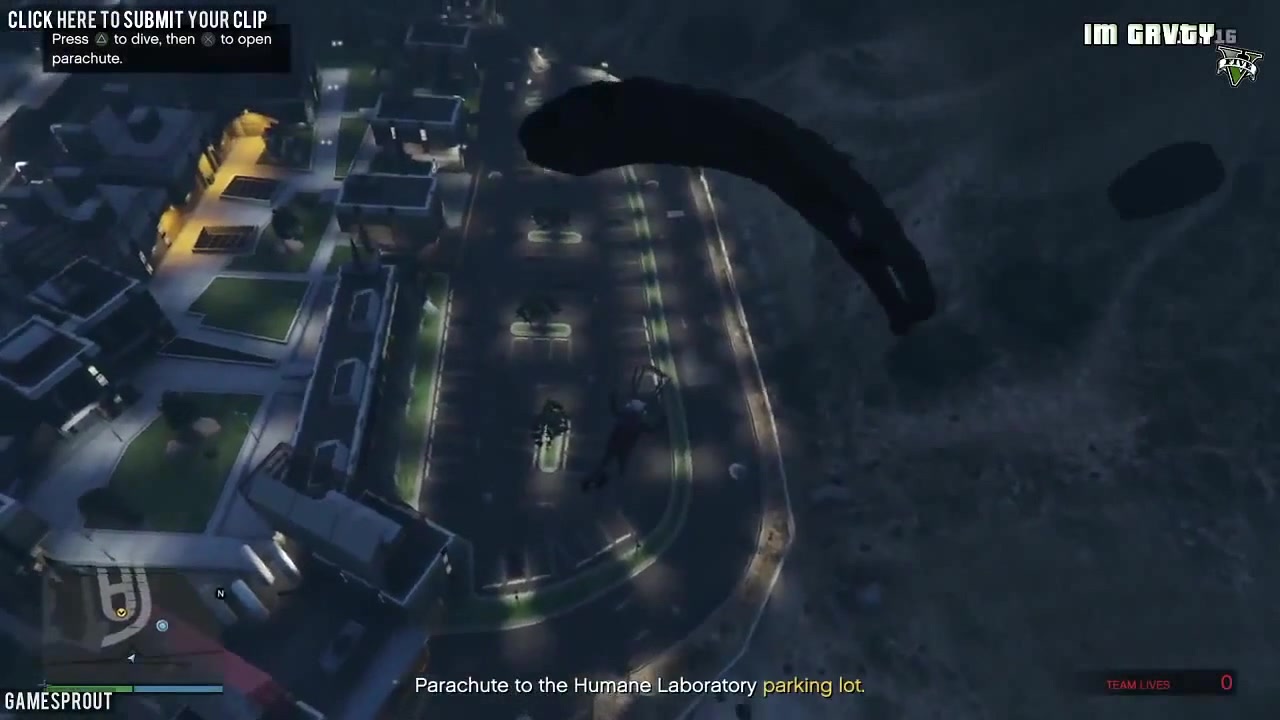The height and width of the screenshot is (720, 1280).
Task: Click the GTA V logo icon
Action: 1240,65
